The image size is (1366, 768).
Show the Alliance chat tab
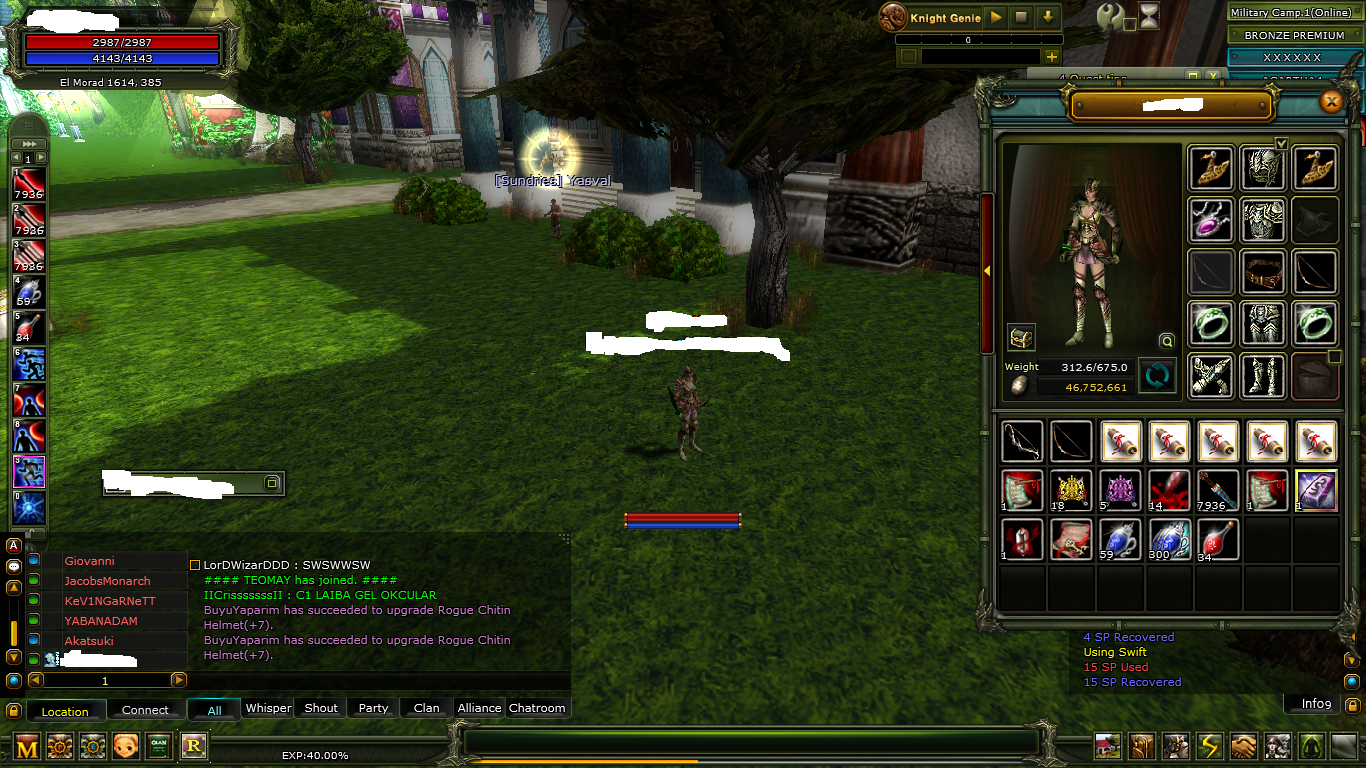click(479, 708)
